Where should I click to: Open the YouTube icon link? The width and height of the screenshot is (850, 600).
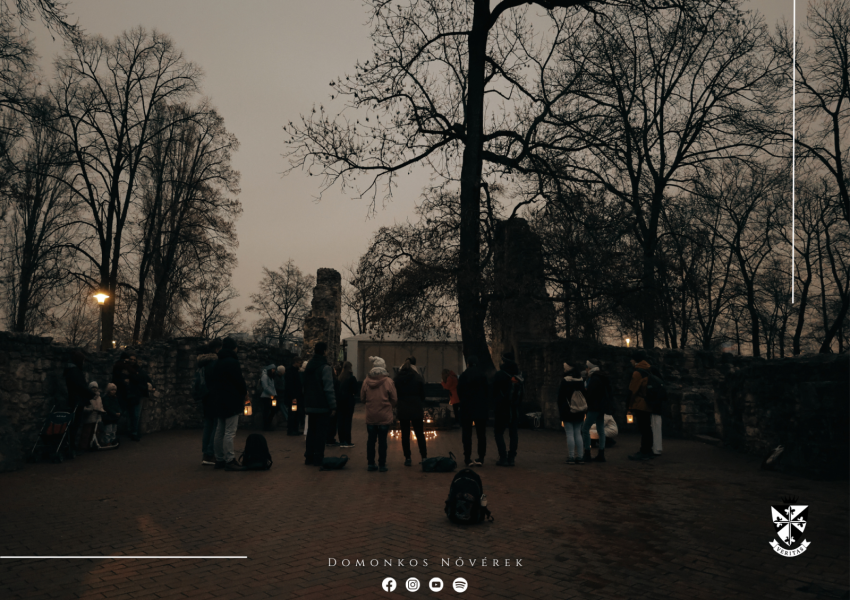pos(436,584)
